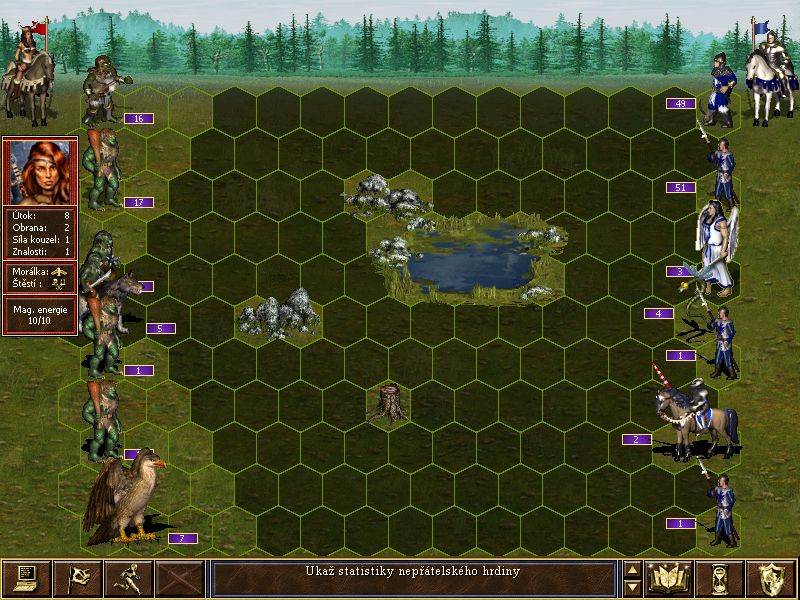The width and height of the screenshot is (800, 600).
Task: Click the red-haired hero portrait in the stats panel
Action: click(40, 171)
